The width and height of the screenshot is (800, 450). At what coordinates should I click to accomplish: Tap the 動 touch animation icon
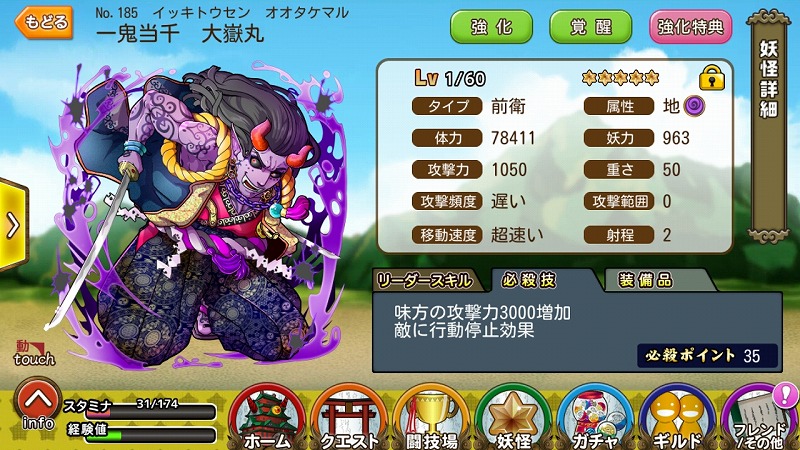point(35,353)
